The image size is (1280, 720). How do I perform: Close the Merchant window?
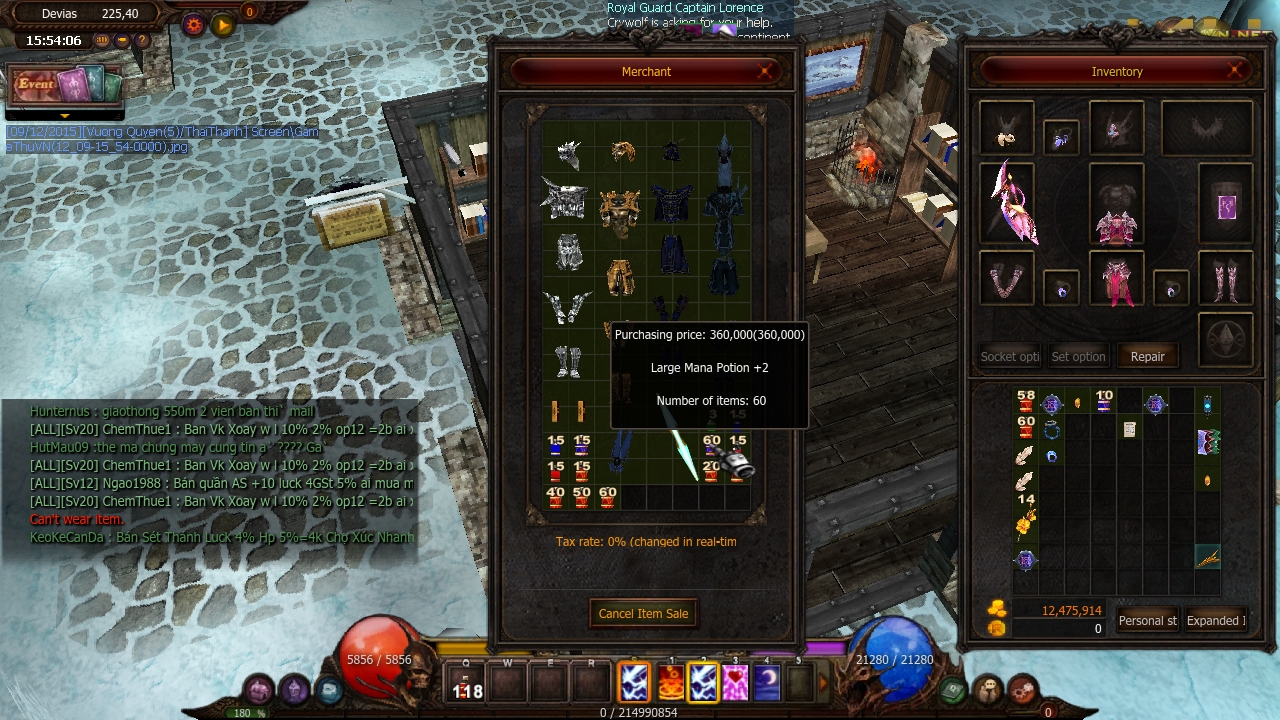coord(765,71)
